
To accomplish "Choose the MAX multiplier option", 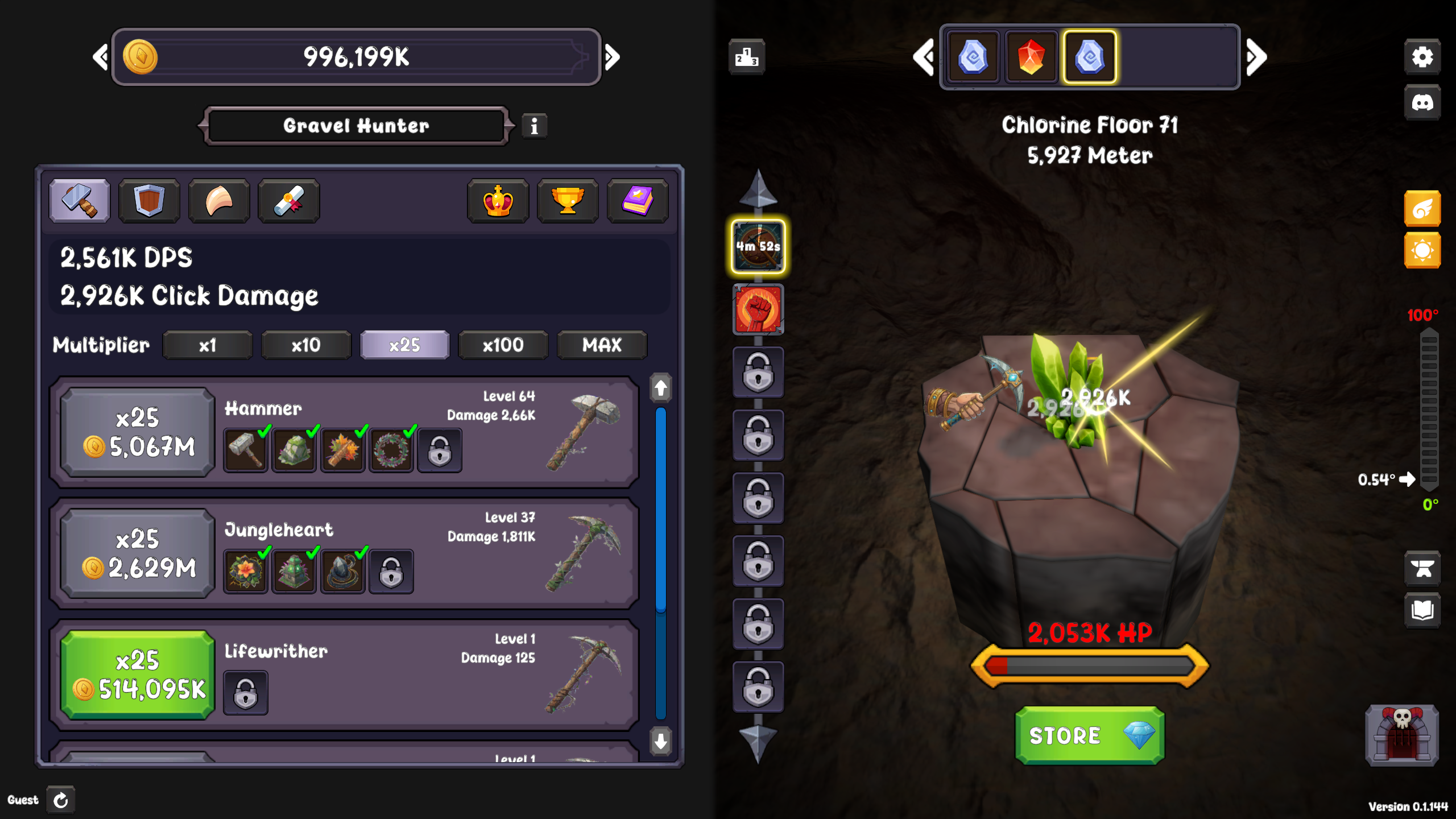I will click(x=602, y=345).
